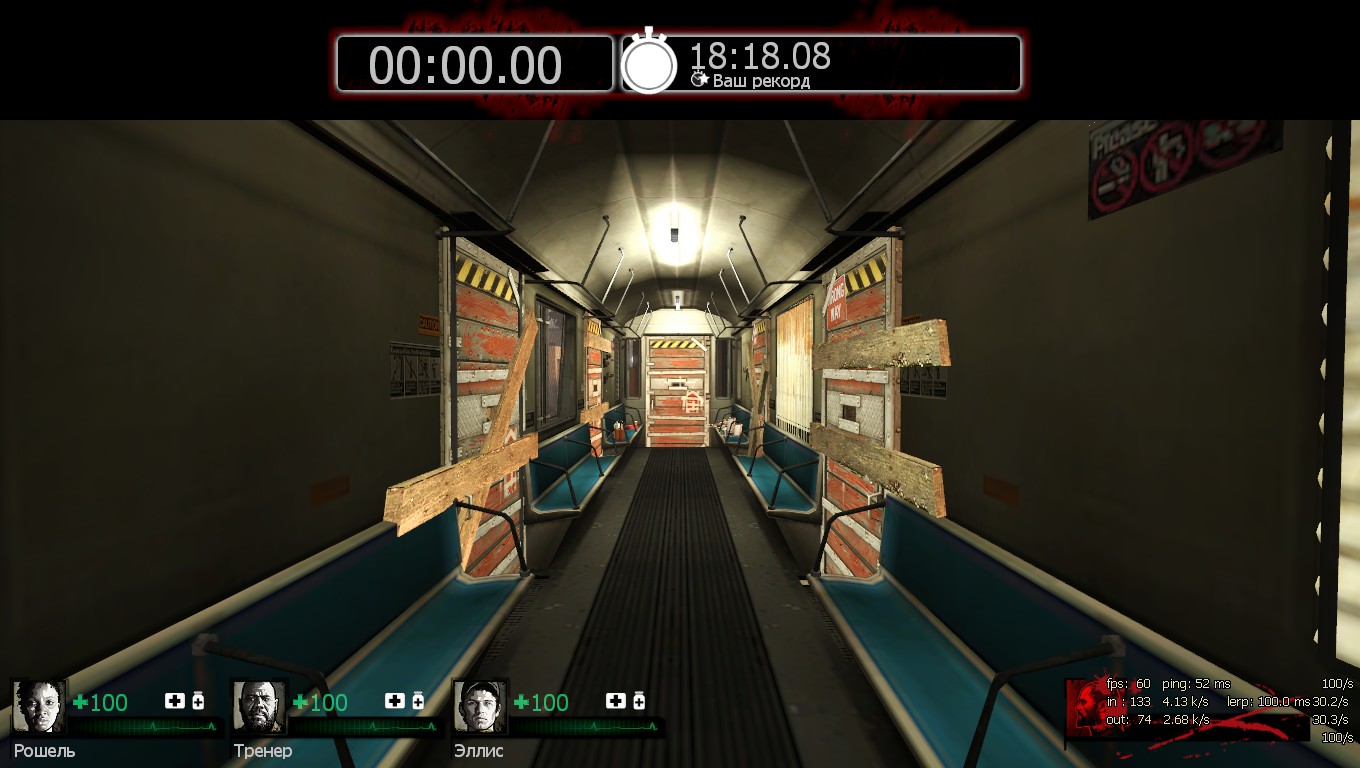Select Тренер's teammate portrait
The height and width of the screenshot is (768, 1360).
click(x=260, y=707)
